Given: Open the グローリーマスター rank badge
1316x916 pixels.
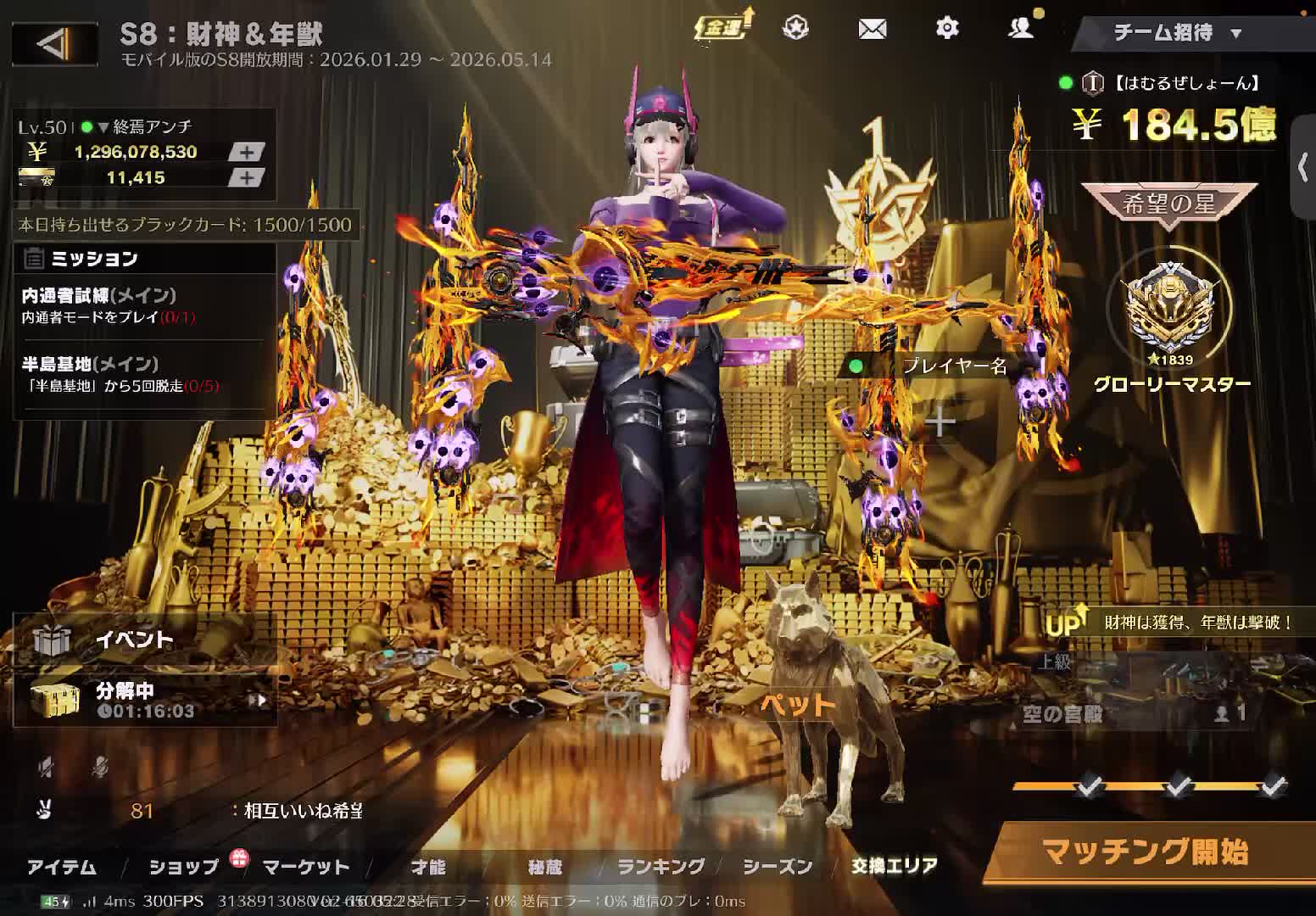Looking at the screenshot, I should tap(1171, 322).
